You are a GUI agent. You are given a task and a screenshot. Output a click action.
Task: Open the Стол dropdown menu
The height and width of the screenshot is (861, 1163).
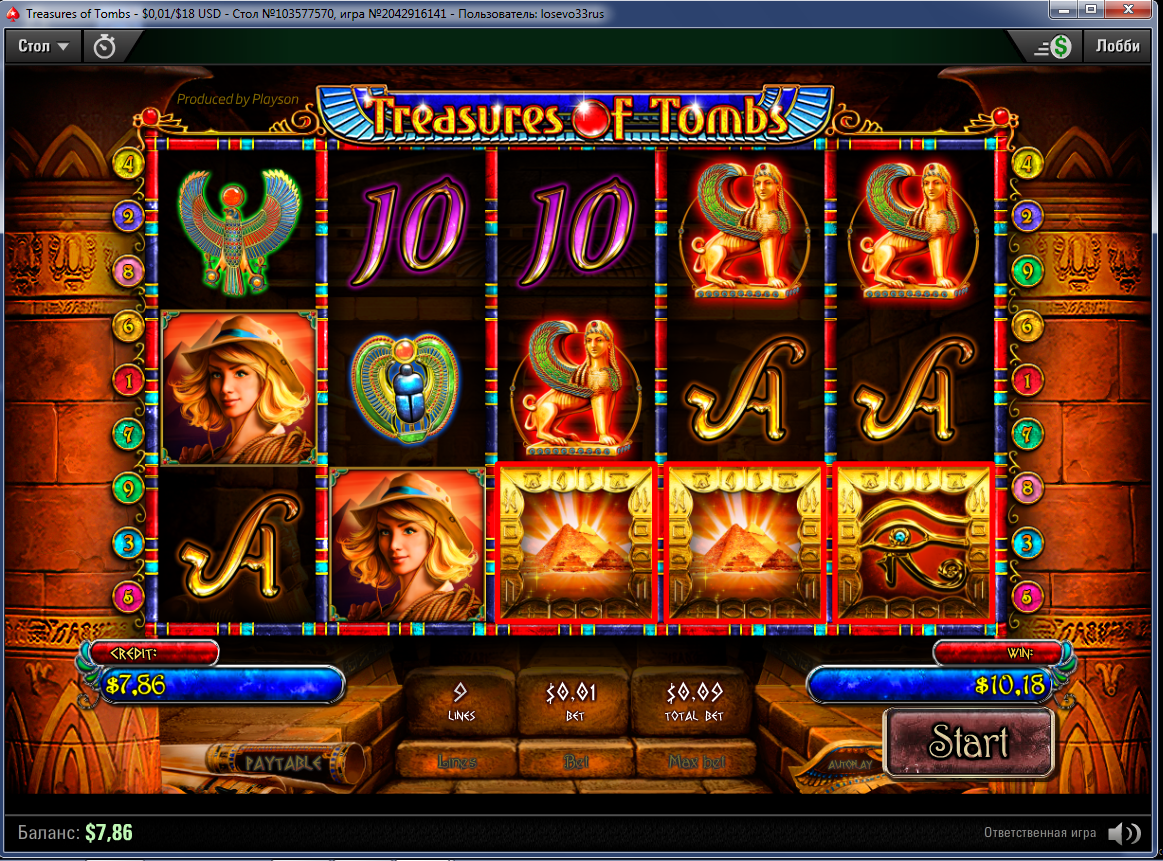click(x=44, y=46)
